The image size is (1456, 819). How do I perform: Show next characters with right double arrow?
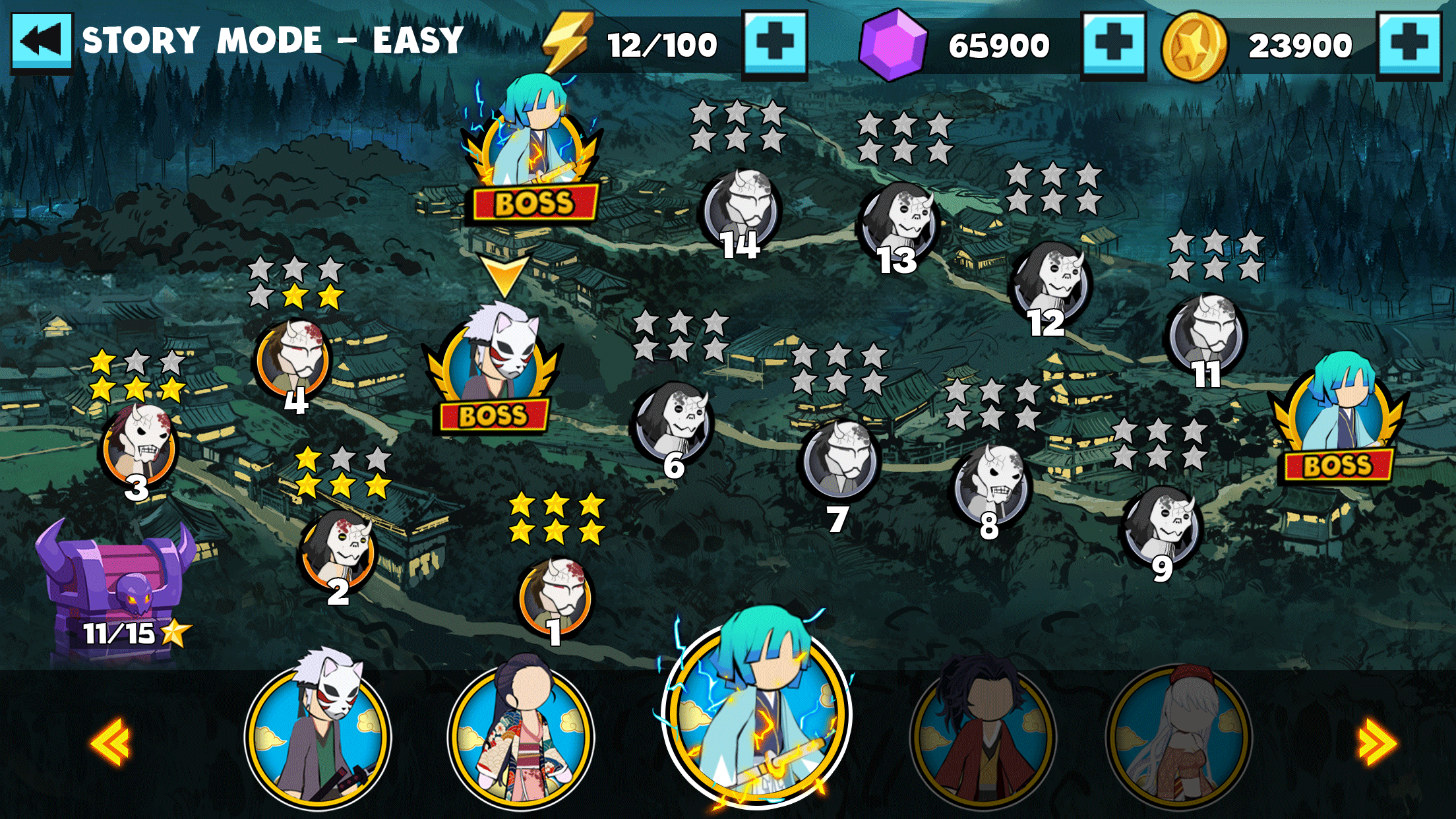[x=1377, y=744]
